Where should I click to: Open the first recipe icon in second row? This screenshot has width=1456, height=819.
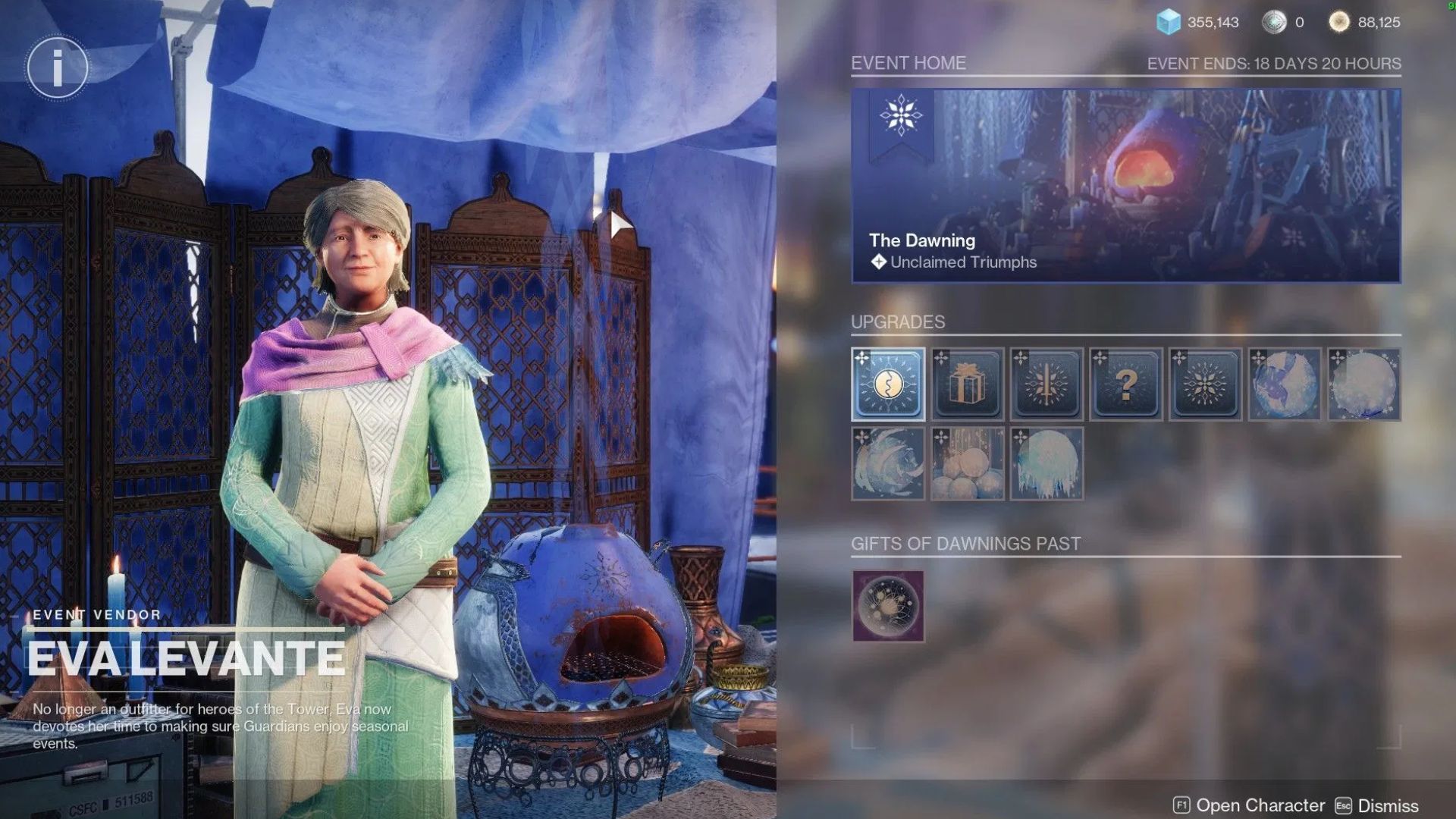tap(889, 463)
